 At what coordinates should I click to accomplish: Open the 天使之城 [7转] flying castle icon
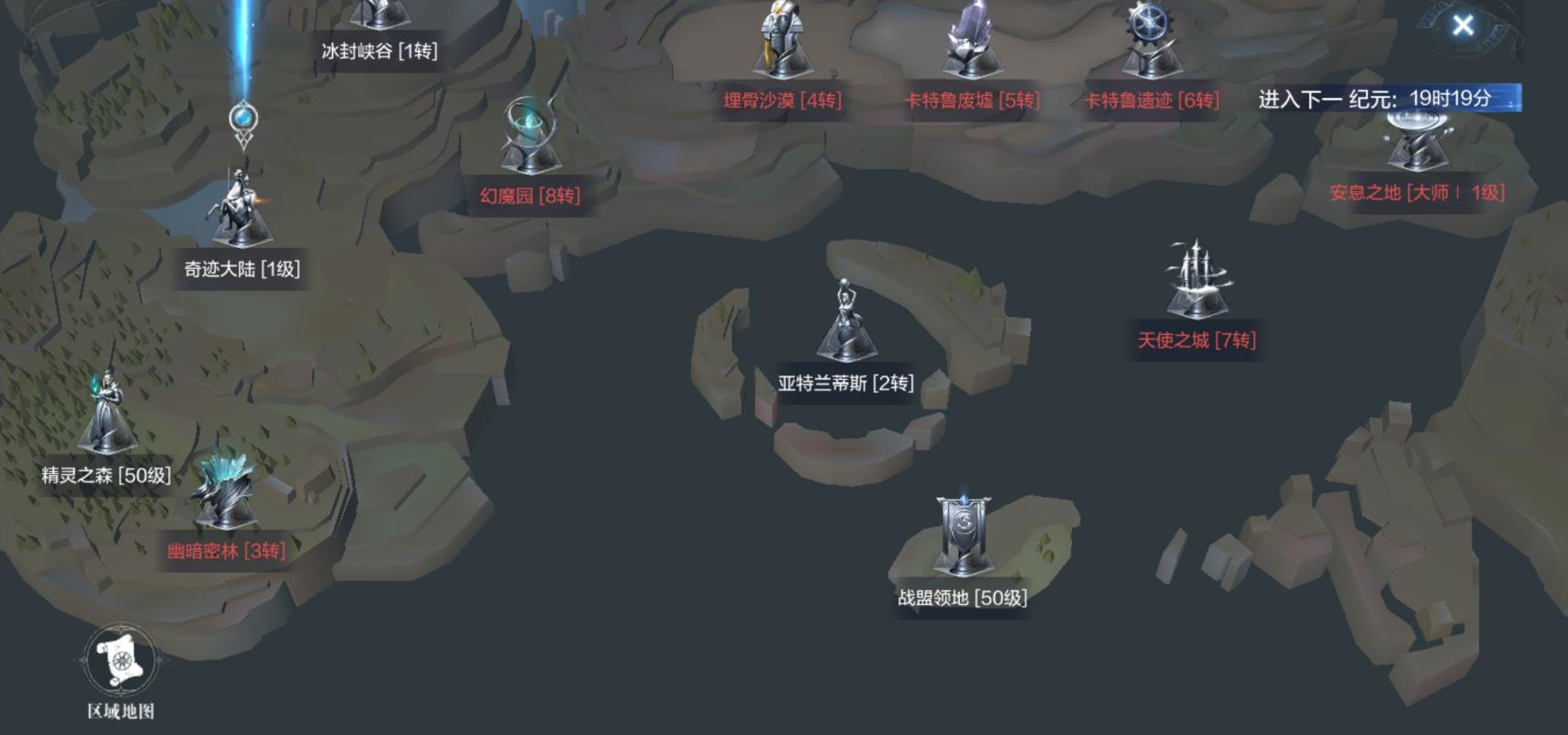coord(1194,275)
